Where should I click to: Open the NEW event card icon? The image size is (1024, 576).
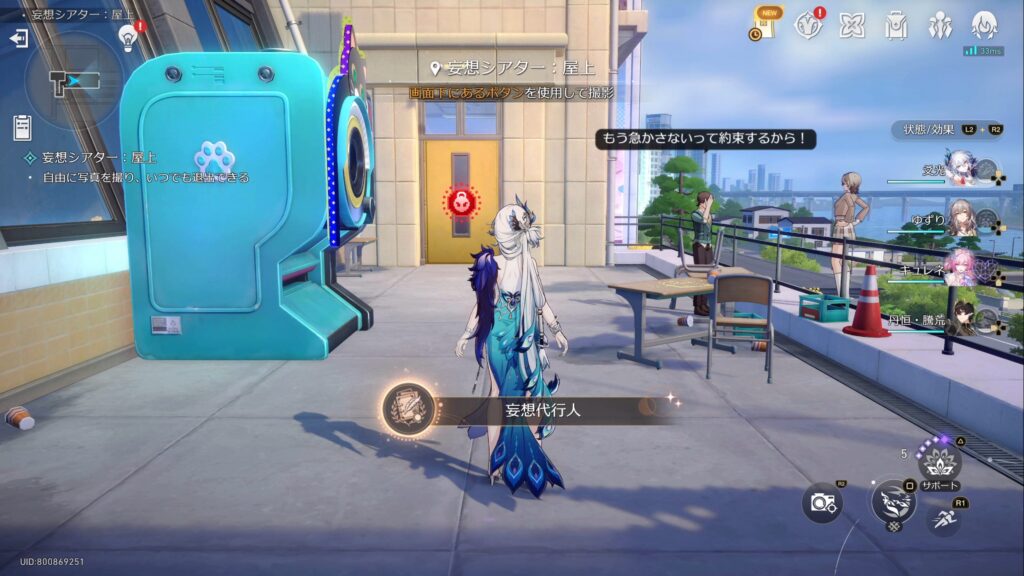(763, 25)
